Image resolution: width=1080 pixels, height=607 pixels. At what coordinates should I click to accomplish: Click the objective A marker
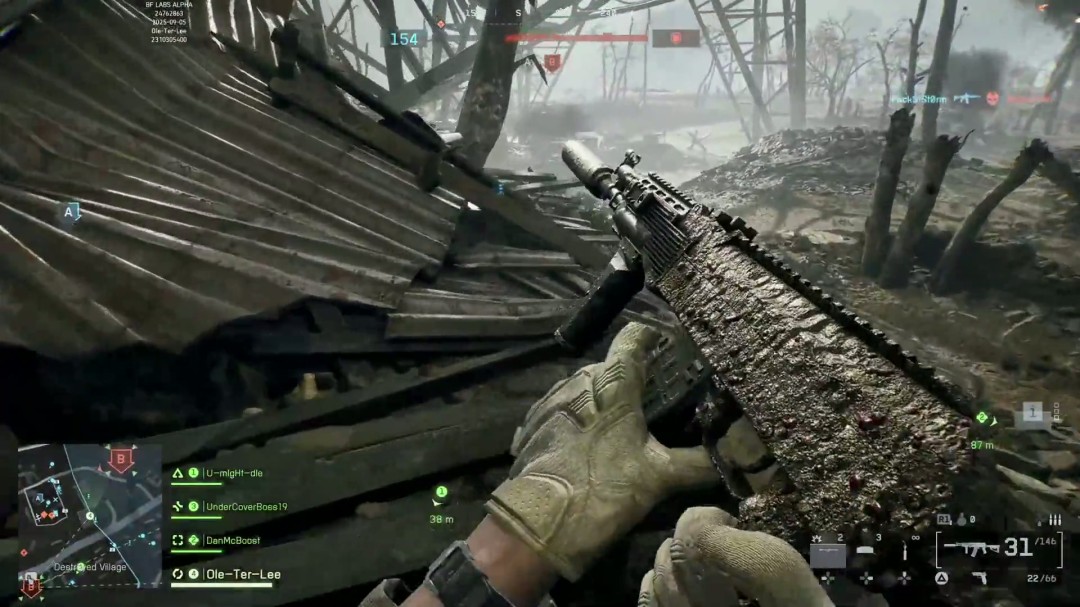(69, 212)
